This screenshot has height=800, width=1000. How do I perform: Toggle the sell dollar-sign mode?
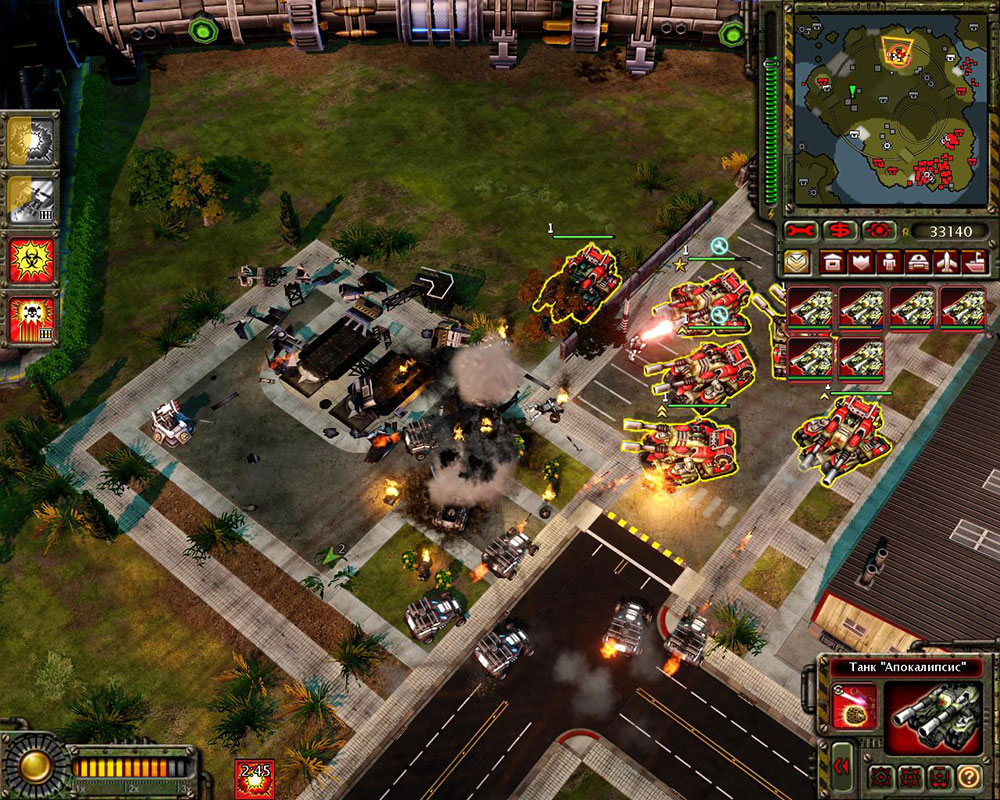tap(841, 231)
